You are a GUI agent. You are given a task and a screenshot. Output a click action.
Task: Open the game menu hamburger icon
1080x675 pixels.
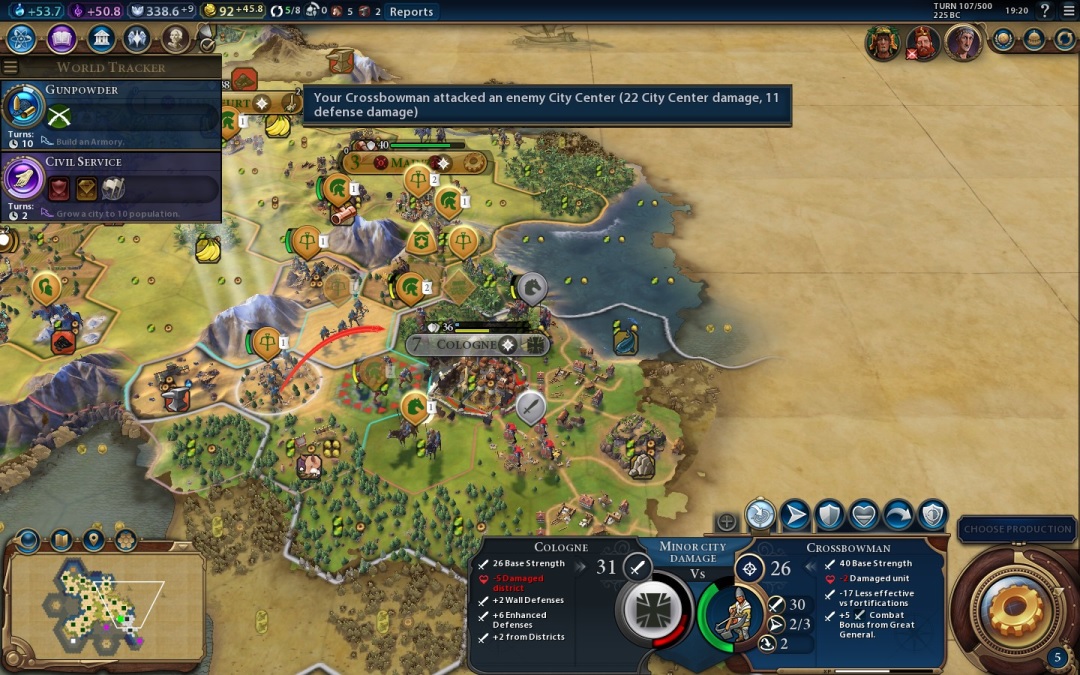1069,11
